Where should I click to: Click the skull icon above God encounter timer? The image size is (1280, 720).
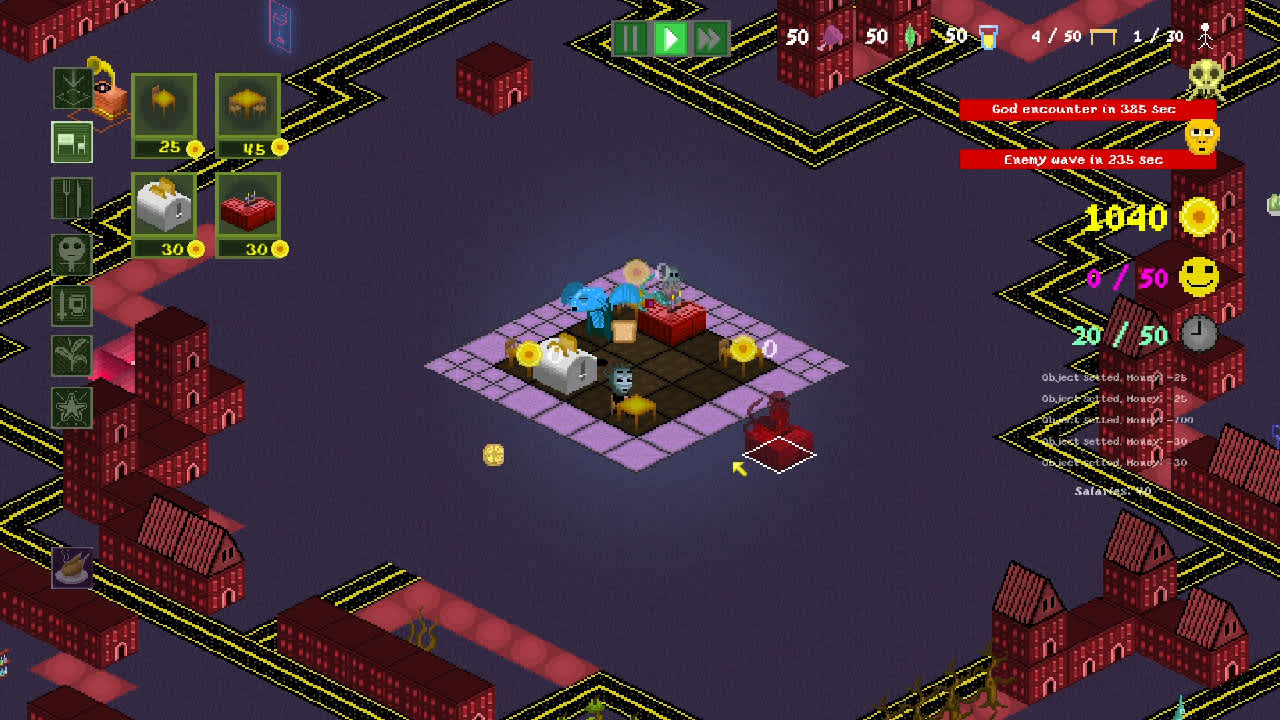coord(1206,78)
